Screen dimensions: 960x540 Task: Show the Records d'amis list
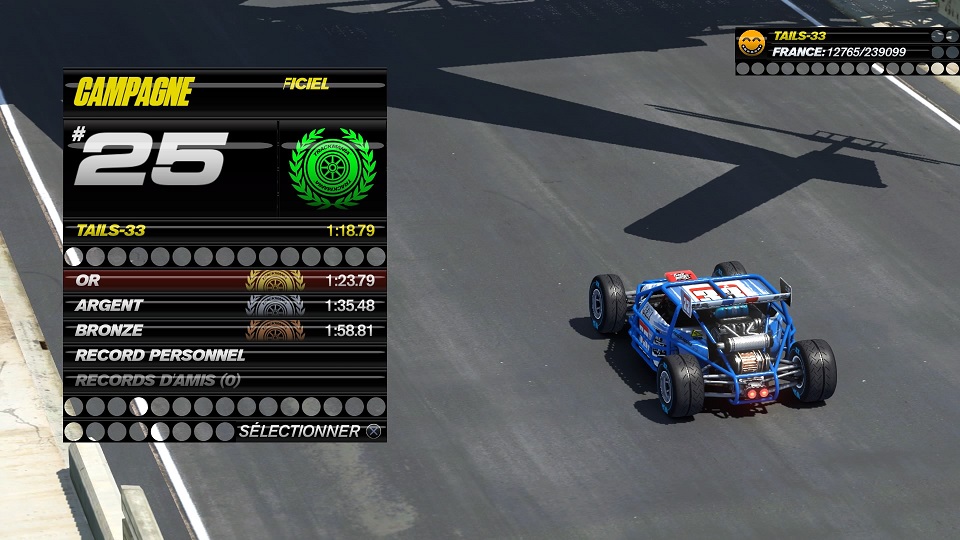[224, 380]
